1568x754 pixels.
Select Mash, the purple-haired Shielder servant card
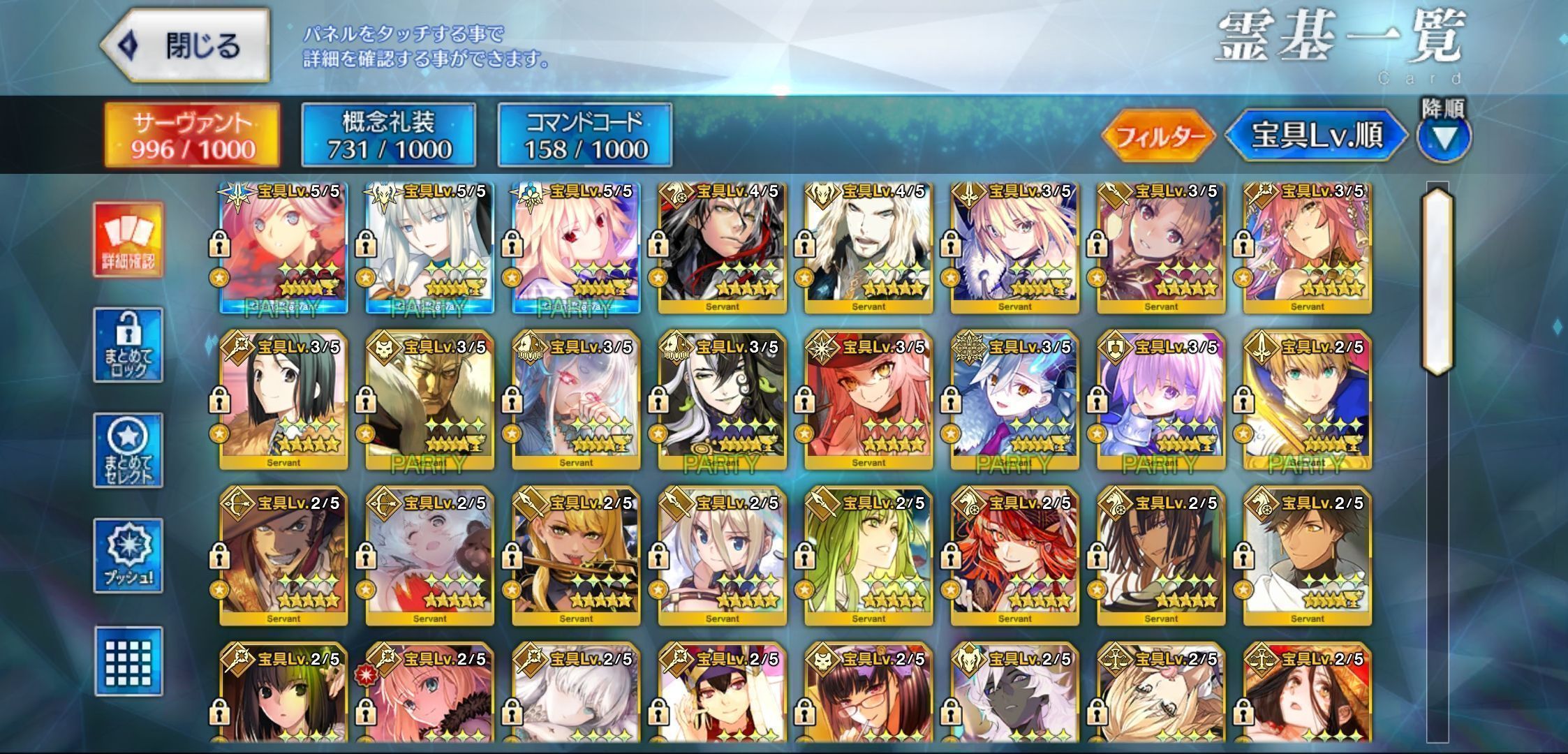1160,399
